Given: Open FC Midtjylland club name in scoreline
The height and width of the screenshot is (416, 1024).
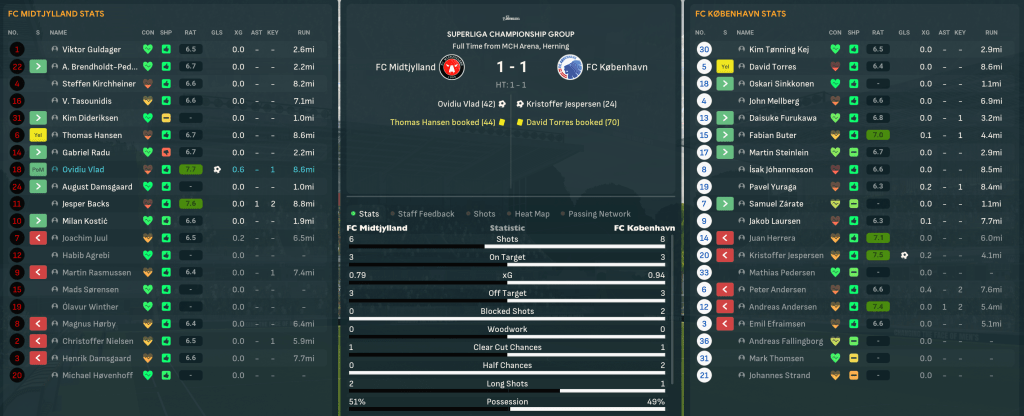Looking at the screenshot, I should pyautogui.click(x=405, y=67).
